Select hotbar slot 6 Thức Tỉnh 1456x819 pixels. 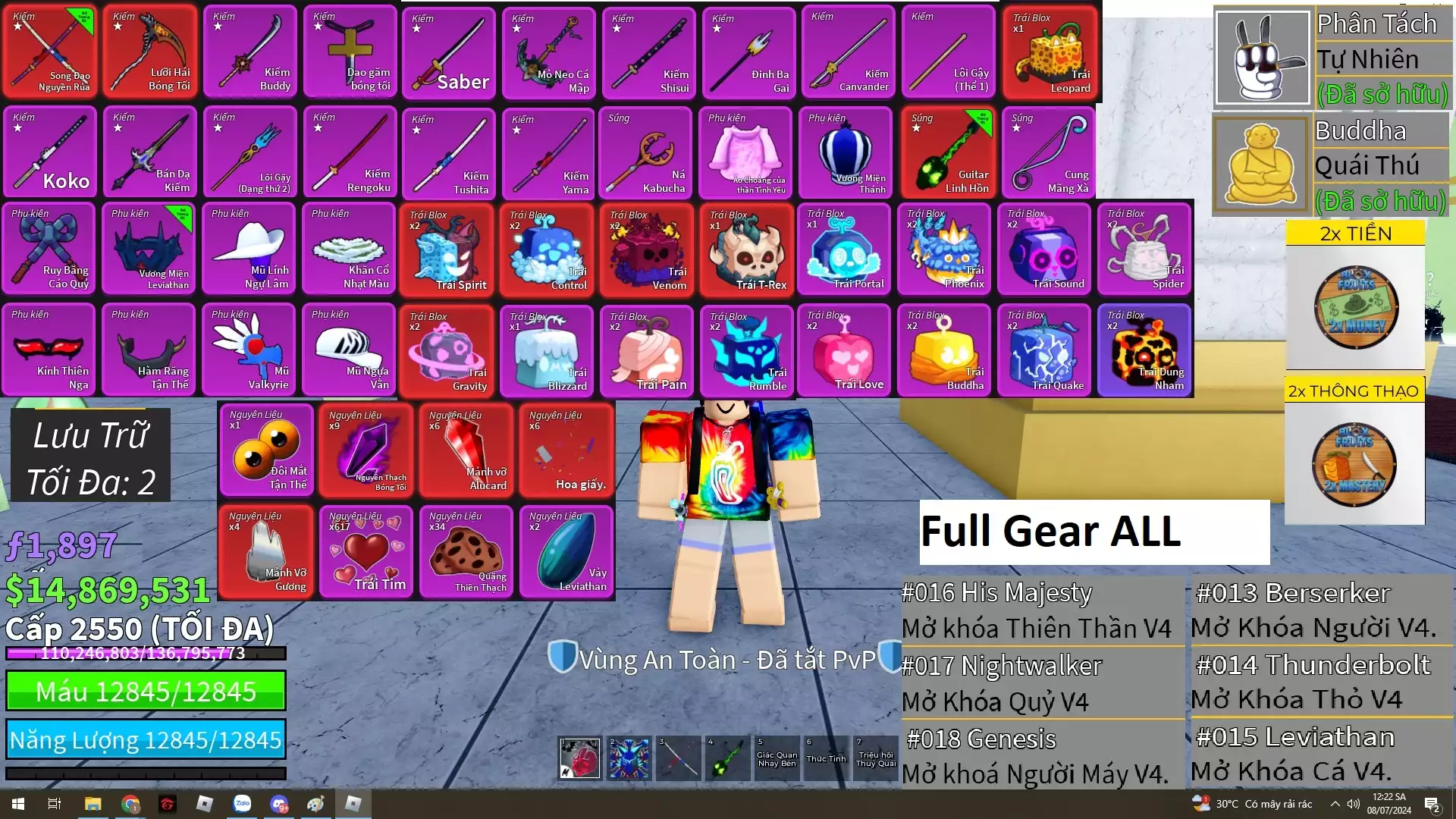(x=825, y=758)
